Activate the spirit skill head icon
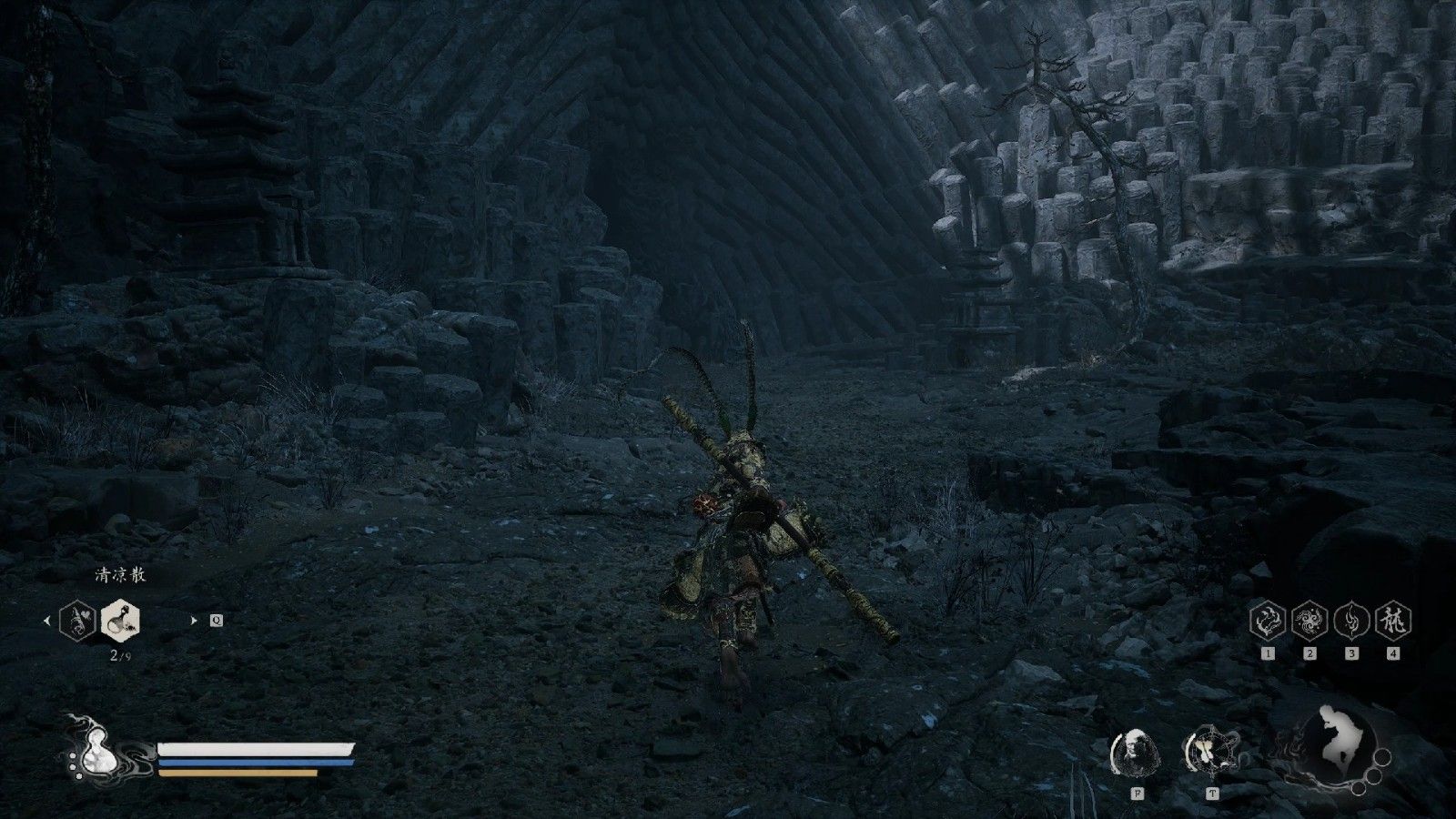Image resolution: width=1456 pixels, height=819 pixels. point(1137,753)
